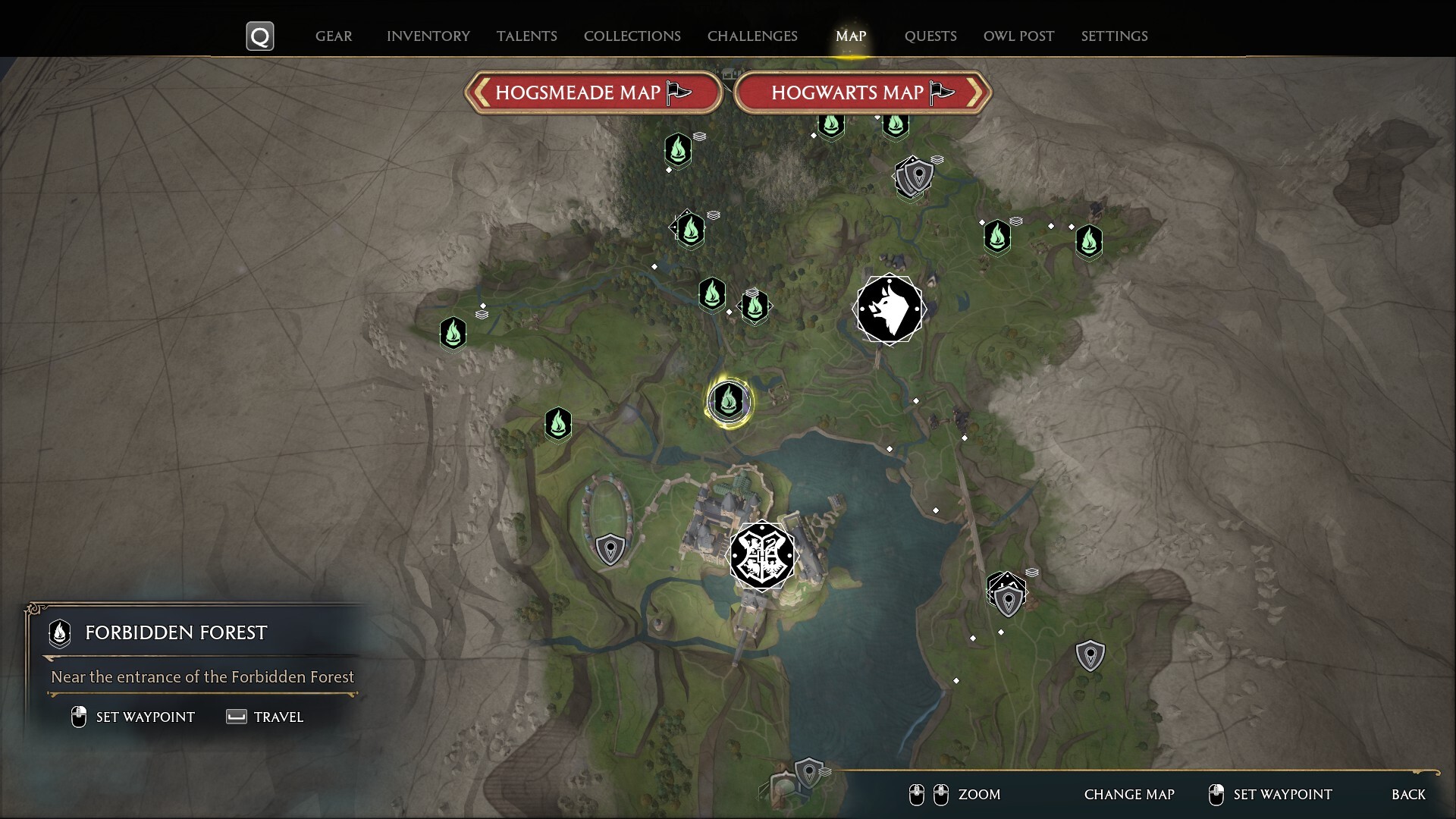Screen dimensions: 1456x819
Task: Open the Hogwarts castle crest map icon
Action: pos(764,557)
